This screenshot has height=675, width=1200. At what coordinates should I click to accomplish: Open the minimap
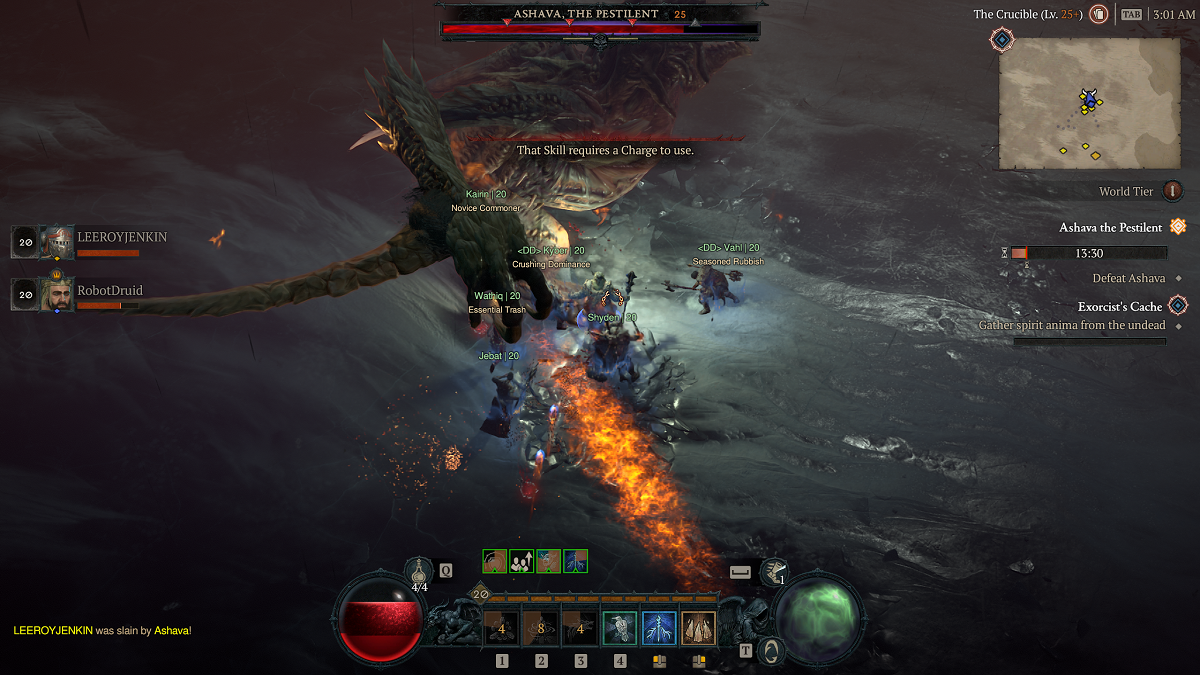1089,103
